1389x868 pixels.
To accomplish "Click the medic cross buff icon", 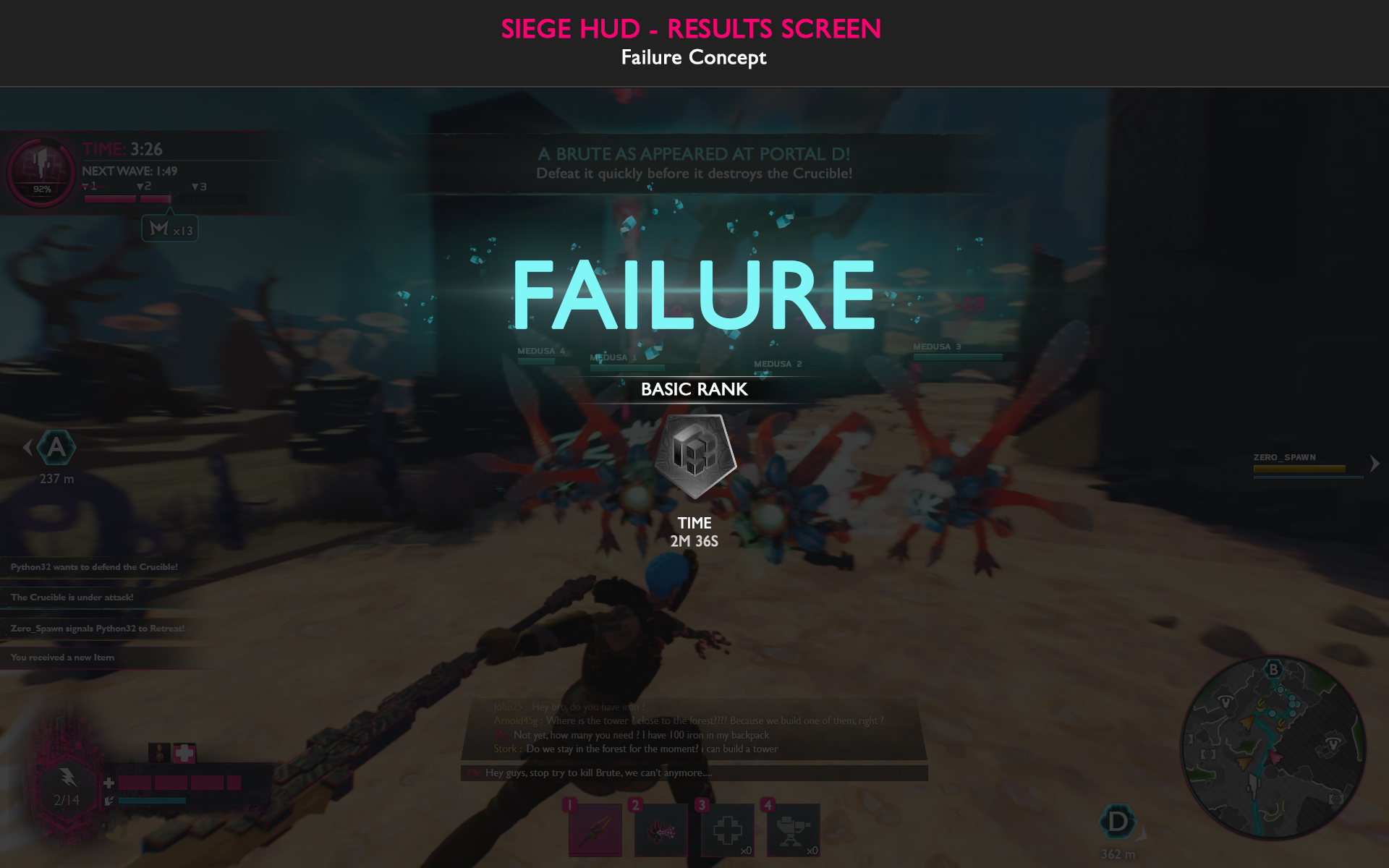I will click(184, 753).
